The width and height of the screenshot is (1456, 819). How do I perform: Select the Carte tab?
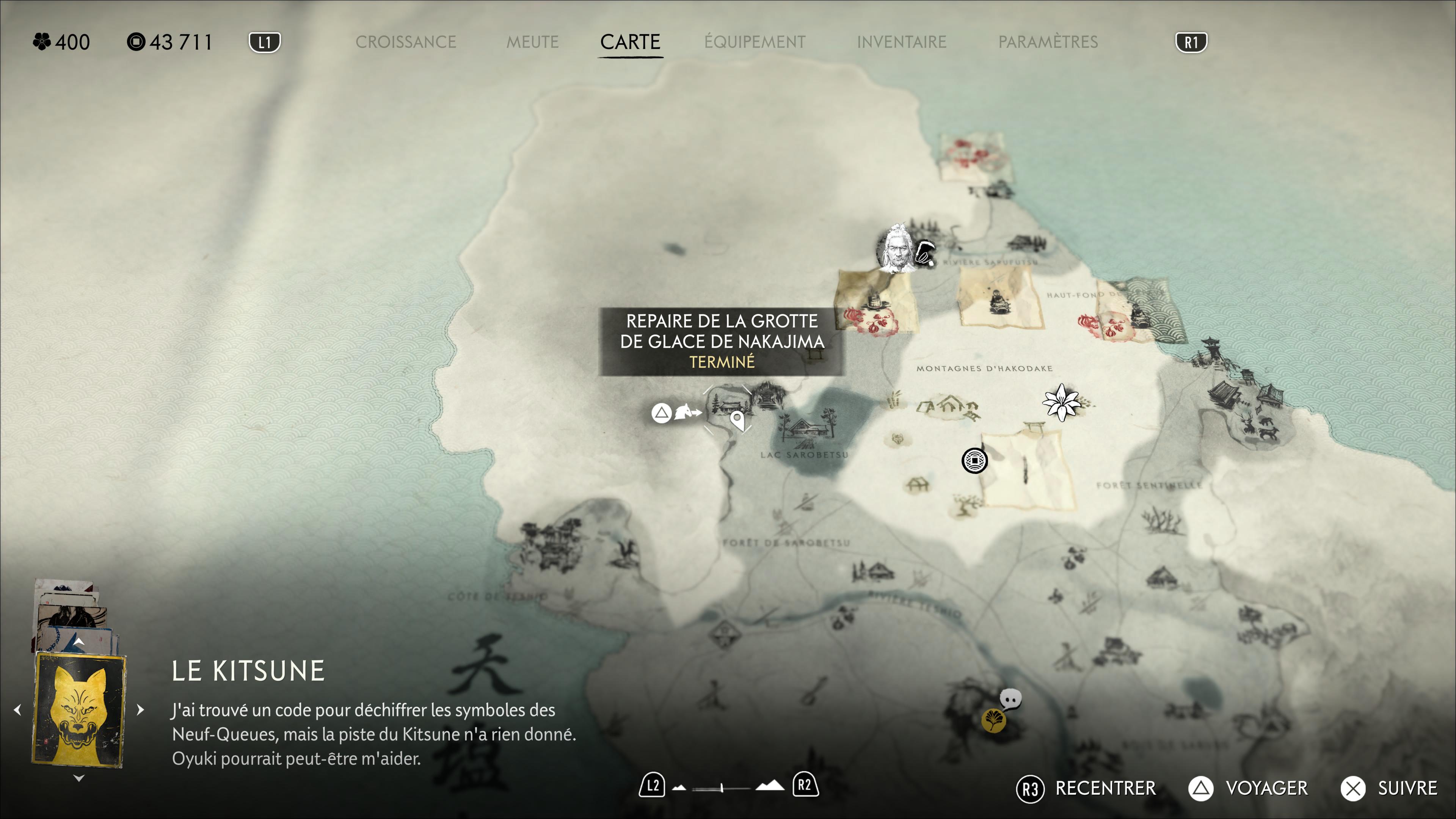tap(630, 42)
